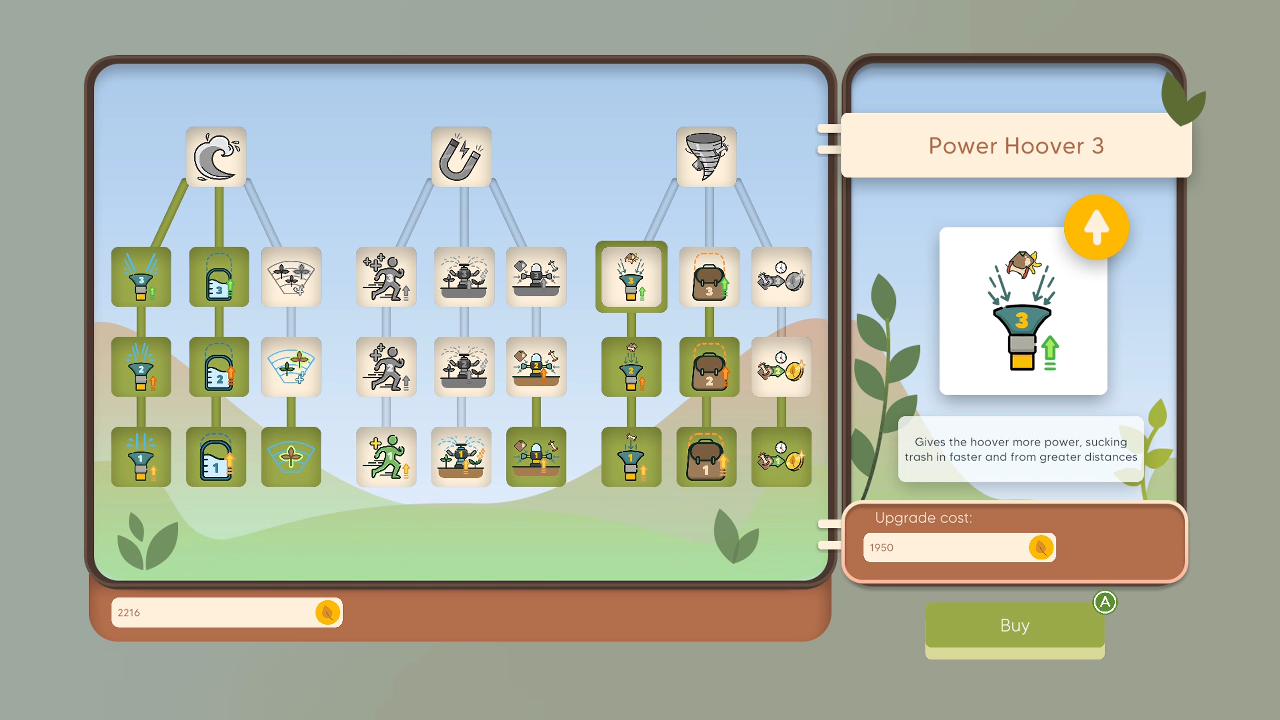Viewport: 1280px width, 720px height.
Task: Open the Magnet upgrade branch icon
Action: [461, 157]
